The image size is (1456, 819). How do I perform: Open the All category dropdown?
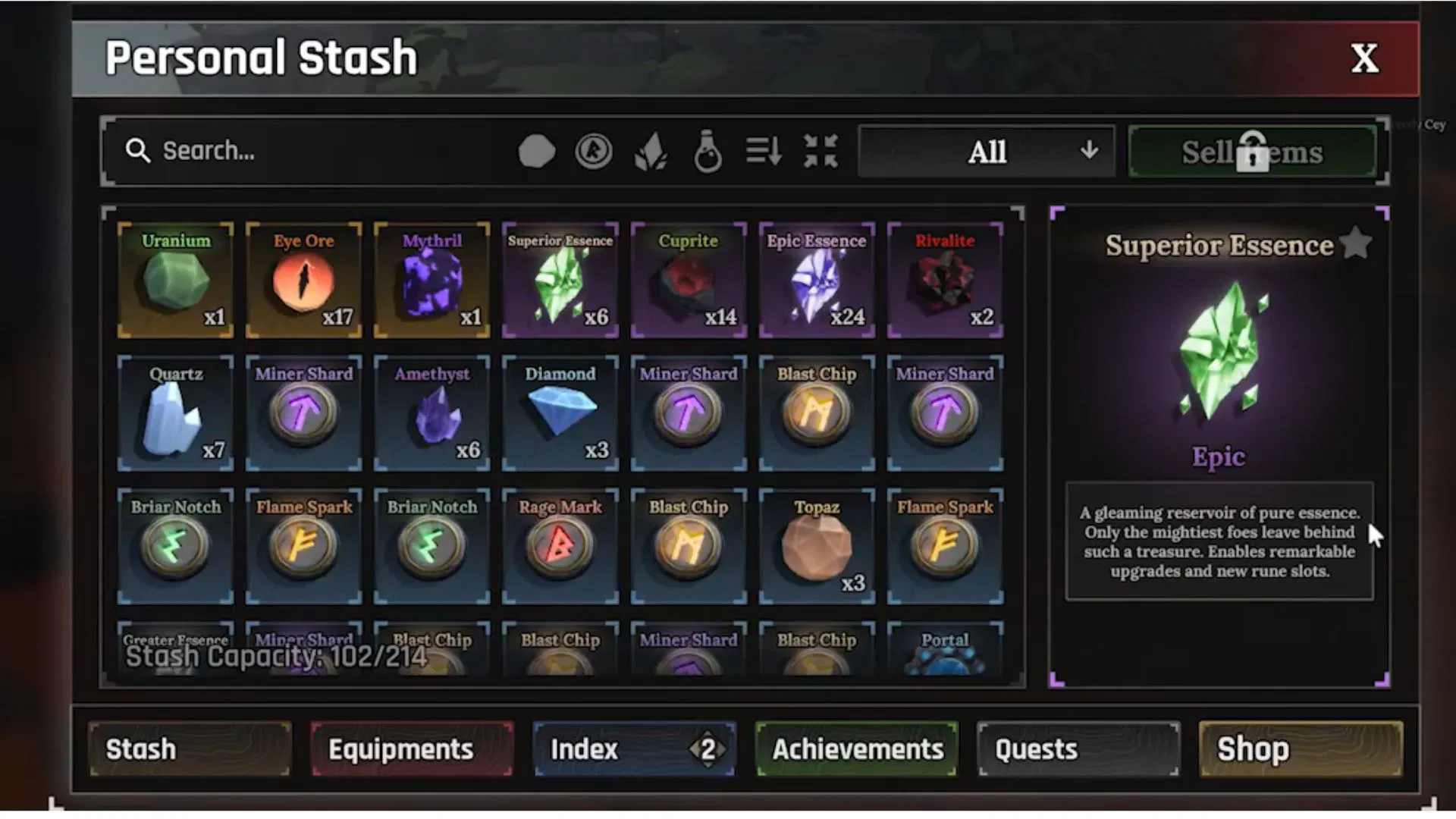pyautogui.click(x=986, y=151)
